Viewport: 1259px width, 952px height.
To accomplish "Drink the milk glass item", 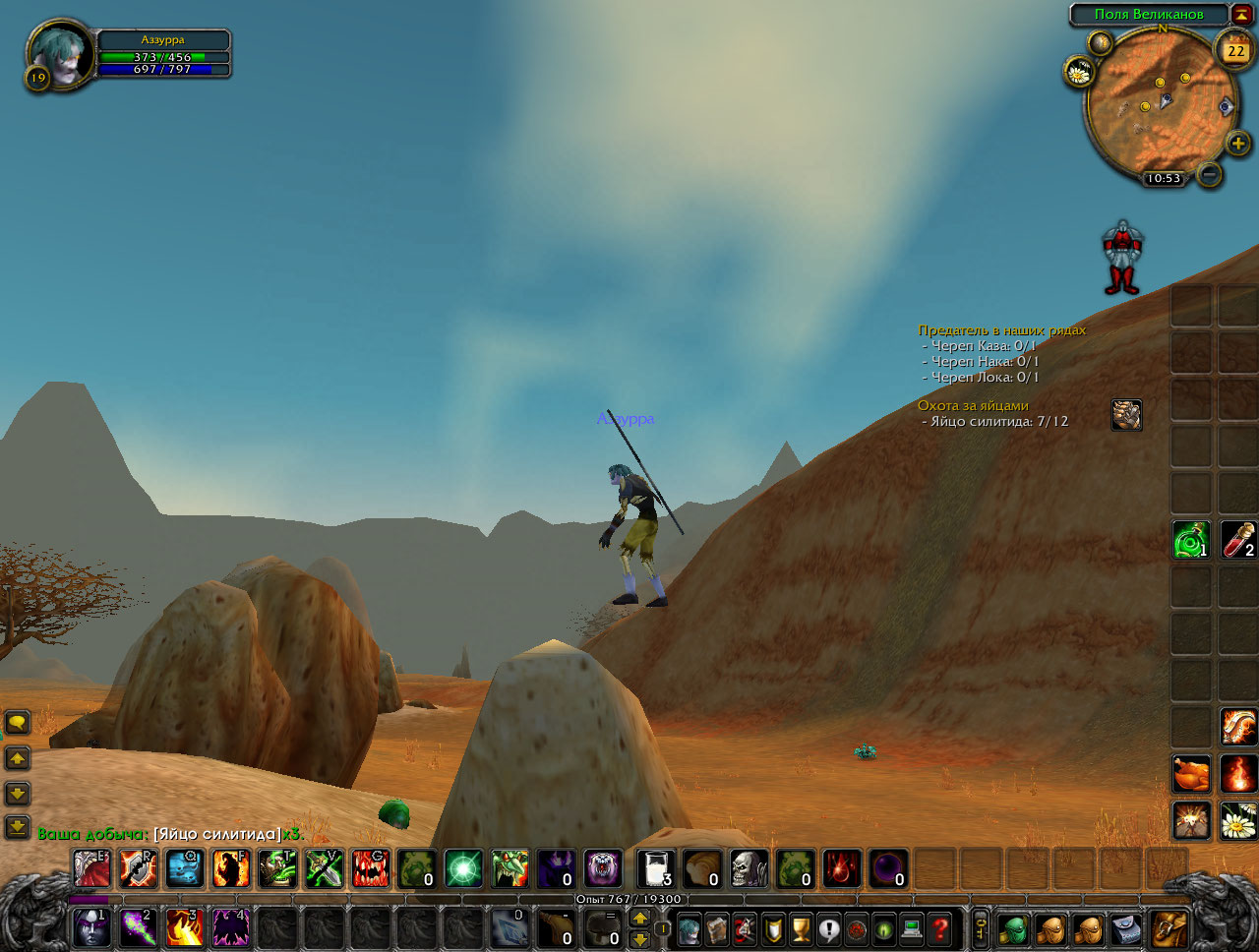I will coord(655,868).
